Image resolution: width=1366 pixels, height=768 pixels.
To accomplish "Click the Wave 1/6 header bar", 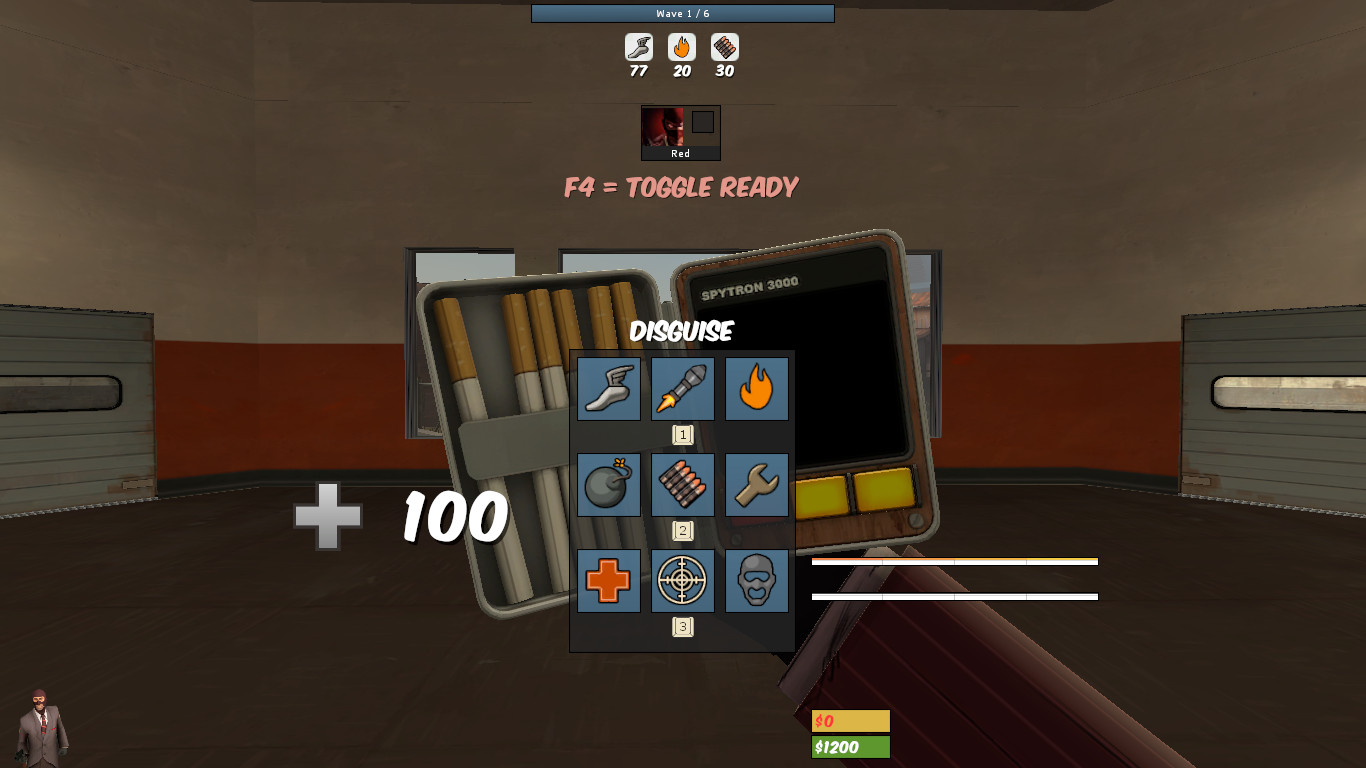I will coord(683,13).
